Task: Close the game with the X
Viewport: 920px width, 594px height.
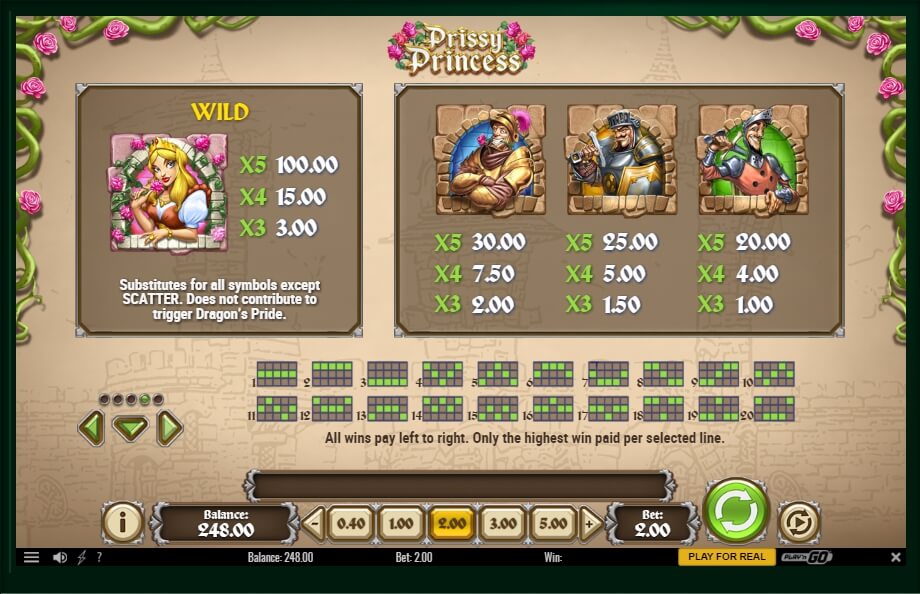Action: [x=895, y=557]
